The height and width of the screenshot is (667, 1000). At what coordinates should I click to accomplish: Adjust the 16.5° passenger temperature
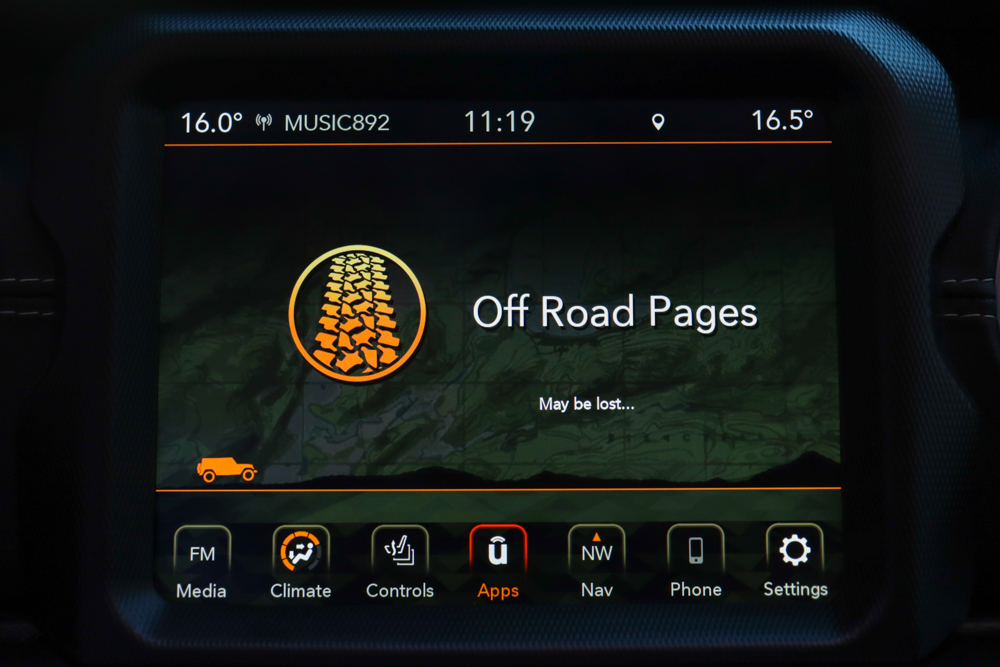(x=782, y=121)
